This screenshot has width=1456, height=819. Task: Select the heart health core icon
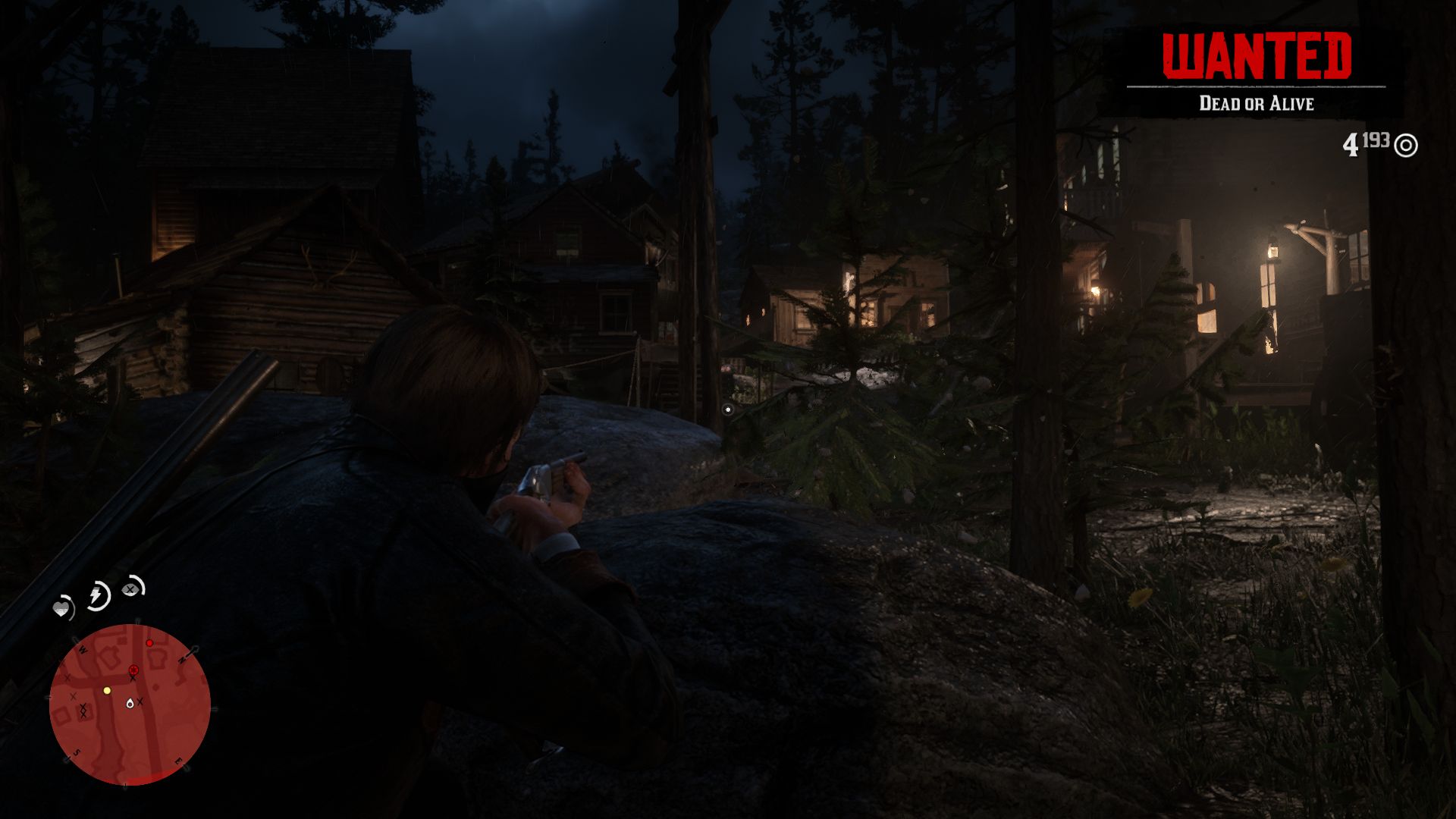pos(63,607)
